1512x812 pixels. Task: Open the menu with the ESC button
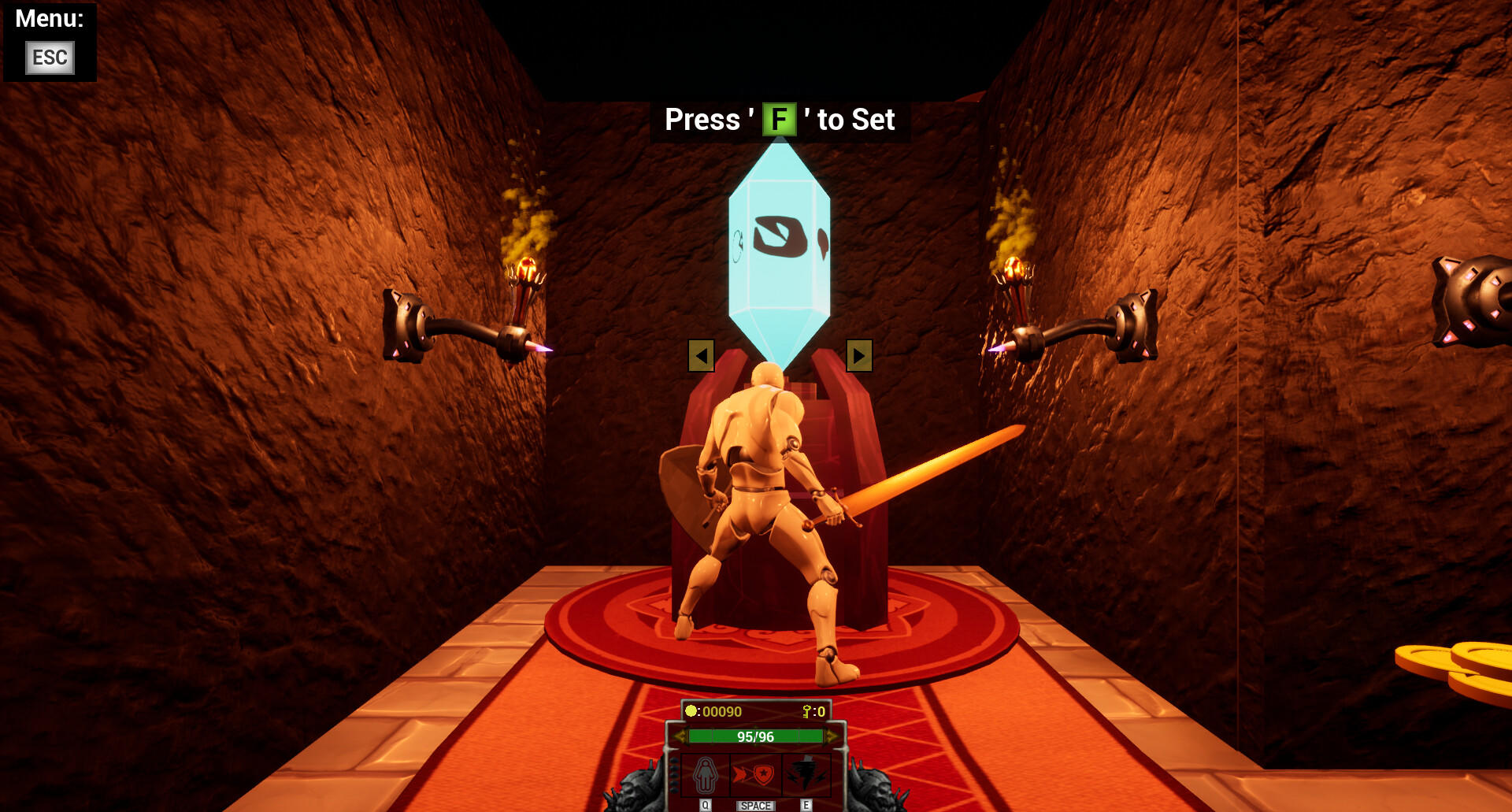[x=49, y=57]
